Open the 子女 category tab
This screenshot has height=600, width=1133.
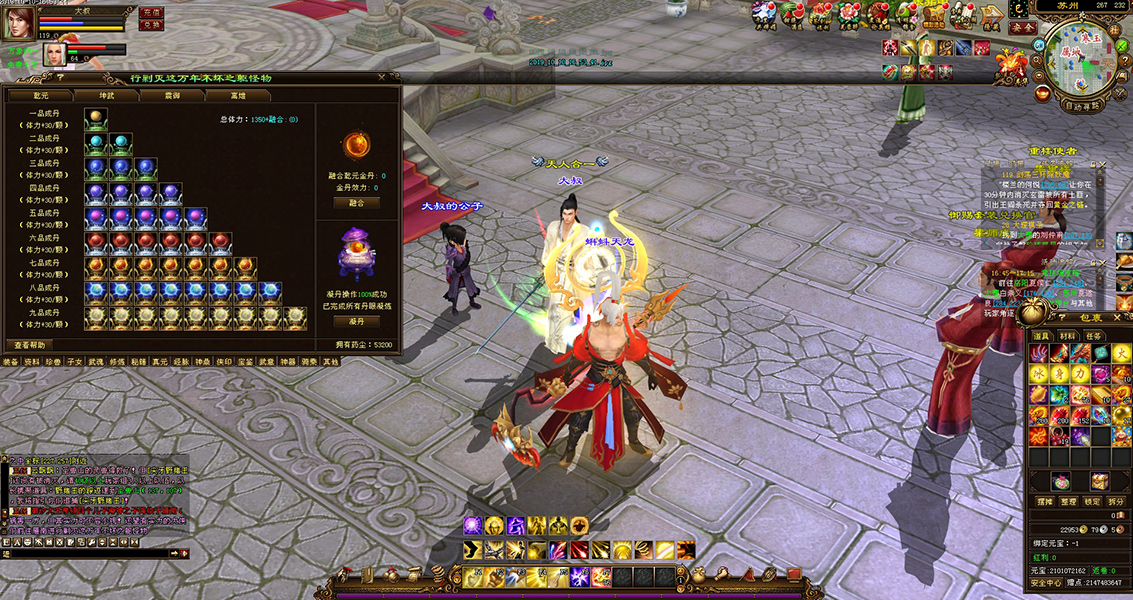click(x=76, y=362)
